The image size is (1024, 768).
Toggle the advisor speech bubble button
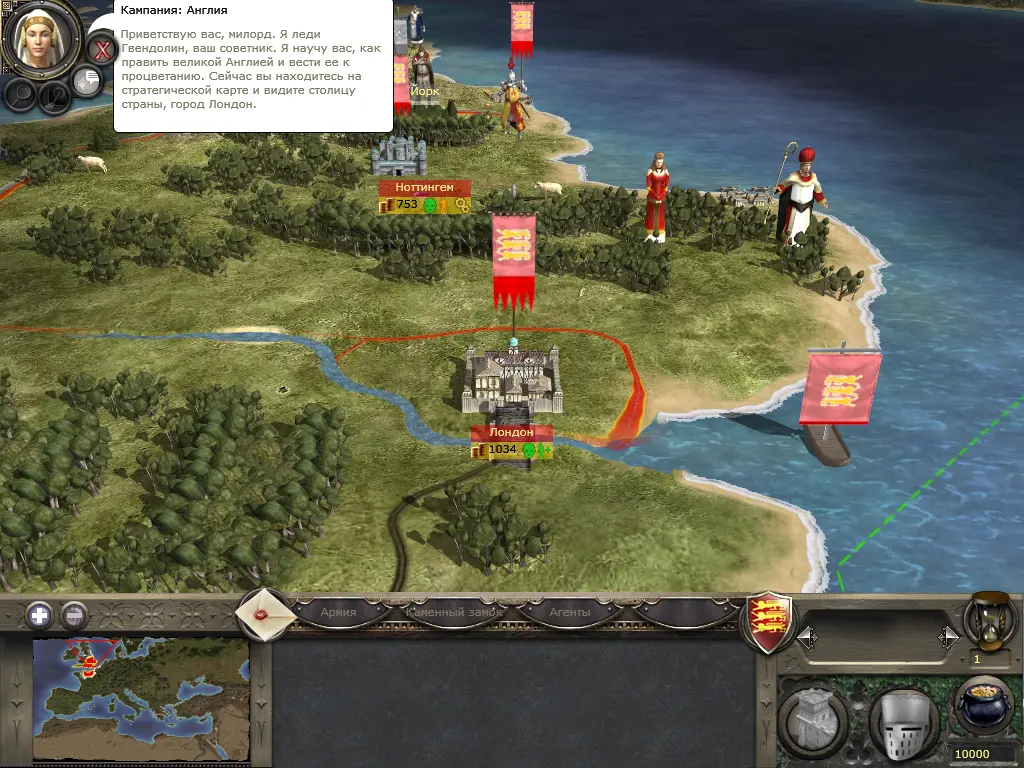click(88, 80)
